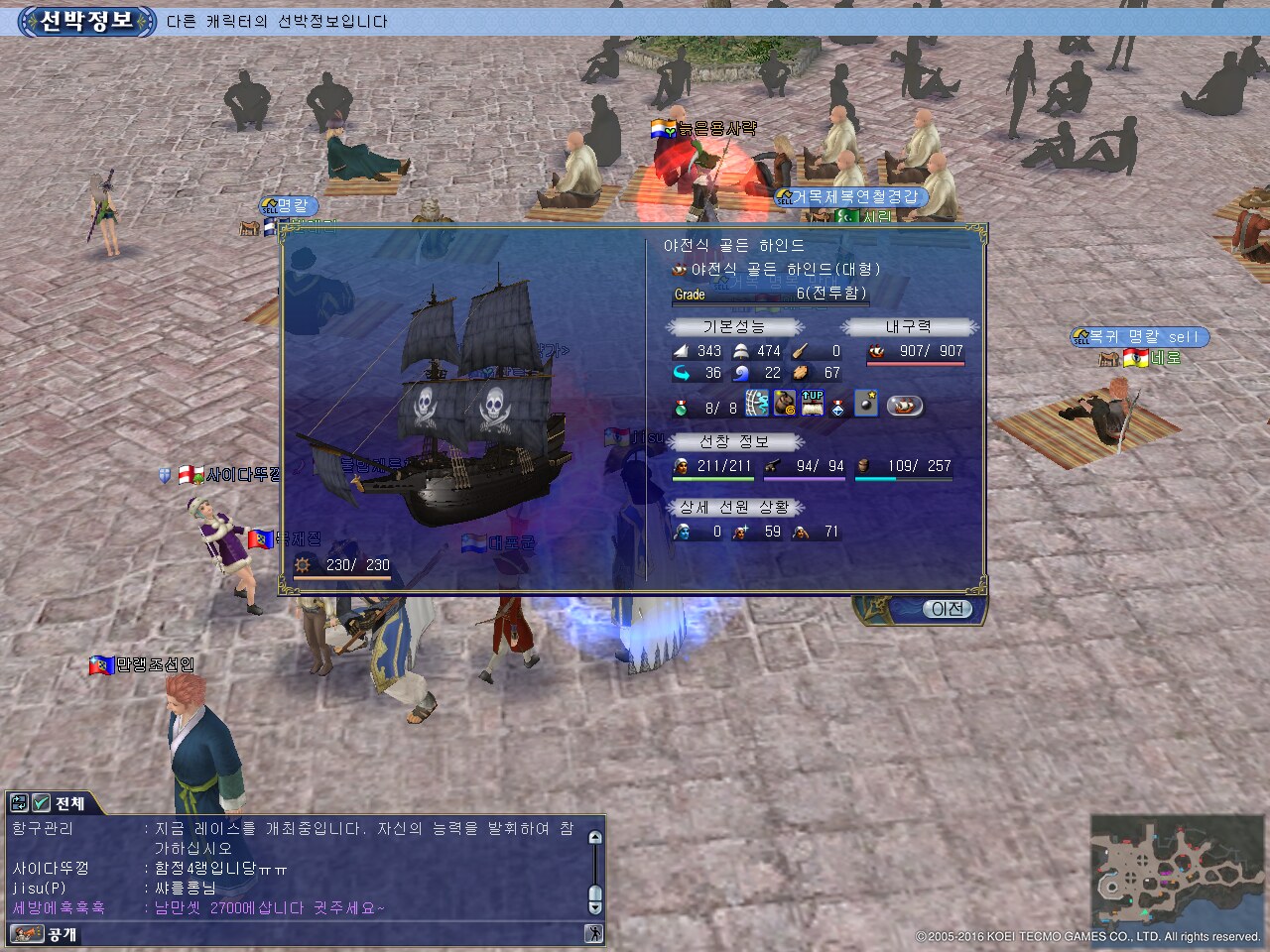This screenshot has height=952, width=1270.
Task: Select the net-climbing sailor skill icon
Action: point(757,404)
